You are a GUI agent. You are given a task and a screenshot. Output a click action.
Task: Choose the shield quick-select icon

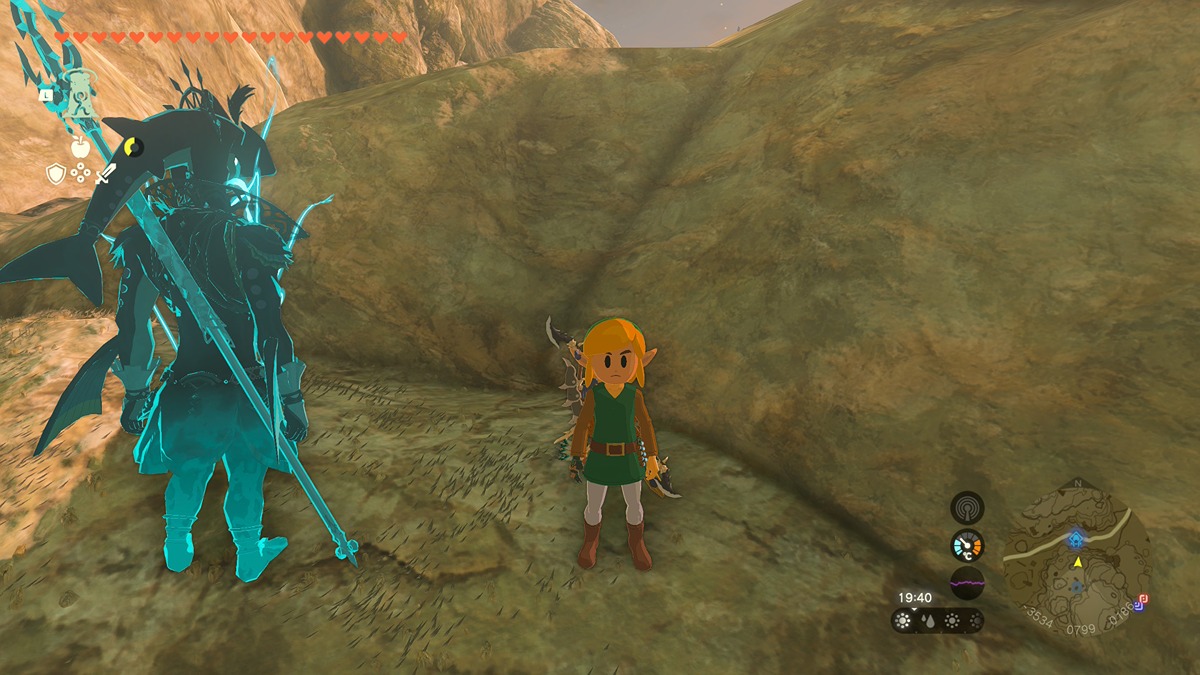click(x=56, y=174)
